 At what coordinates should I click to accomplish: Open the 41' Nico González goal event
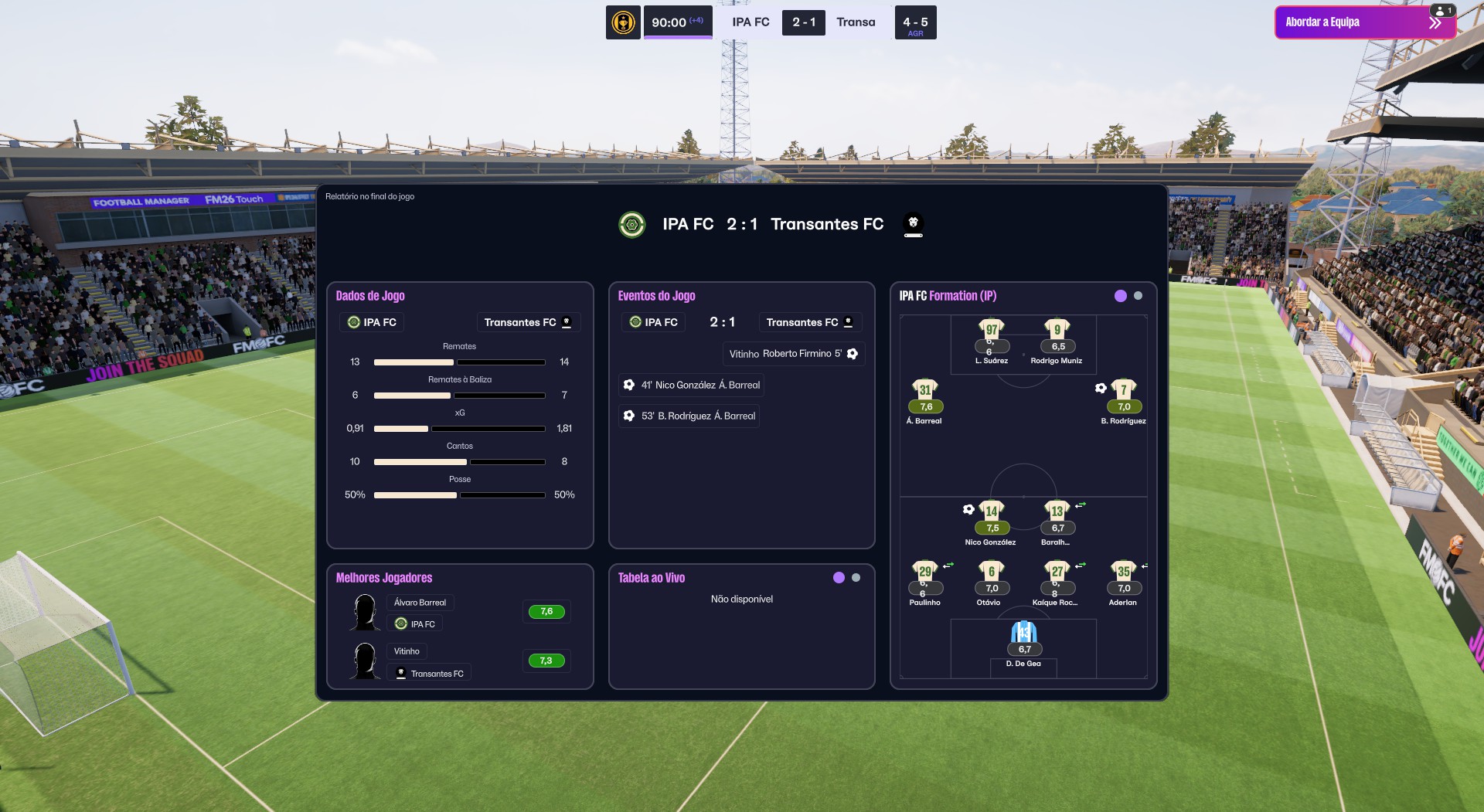(692, 385)
